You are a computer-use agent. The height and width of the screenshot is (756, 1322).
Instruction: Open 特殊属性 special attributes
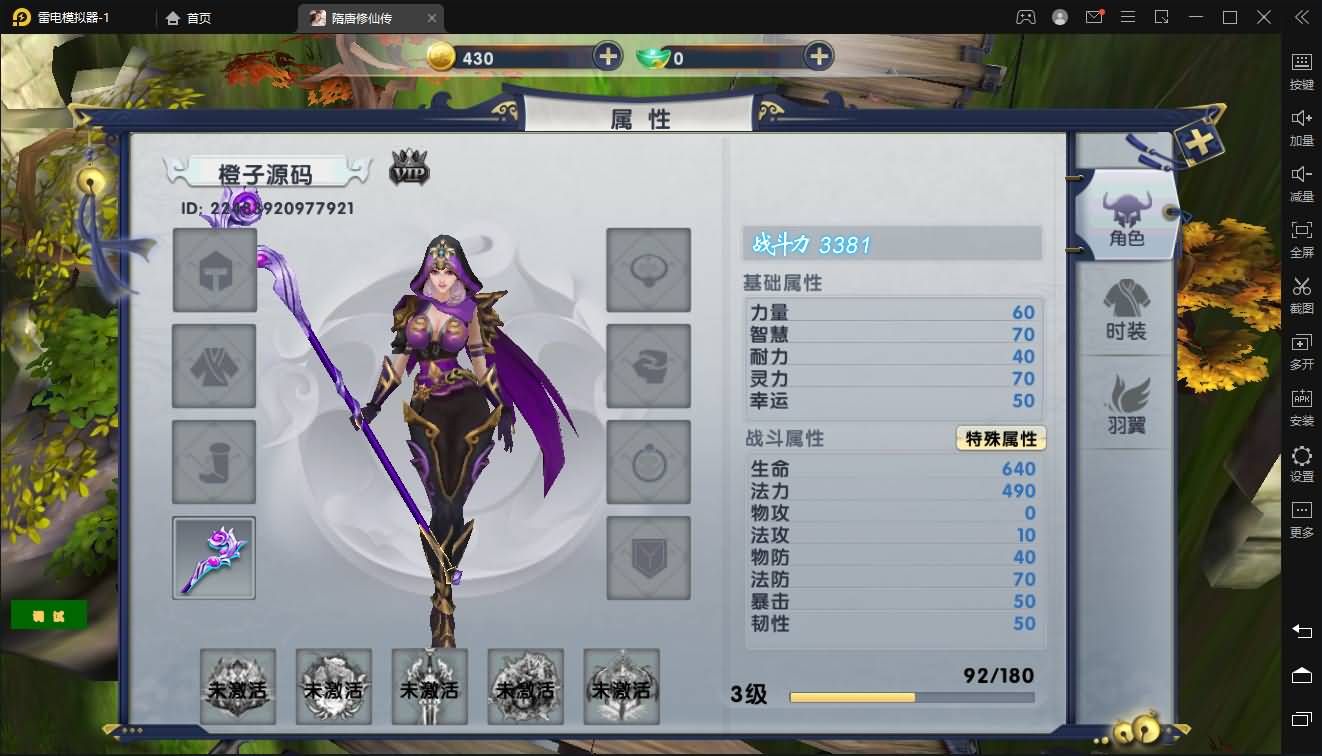(1000, 438)
